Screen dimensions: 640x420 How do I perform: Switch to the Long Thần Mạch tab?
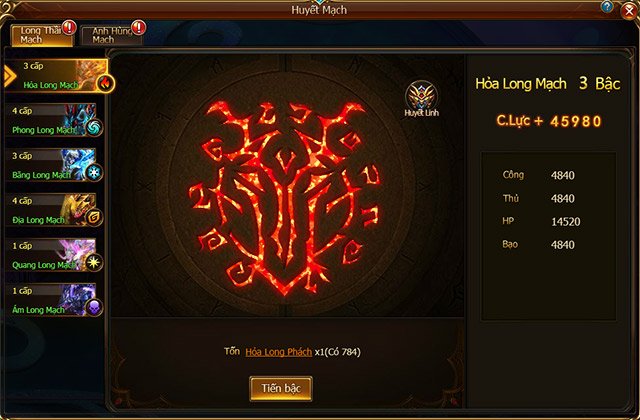coord(41,36)
